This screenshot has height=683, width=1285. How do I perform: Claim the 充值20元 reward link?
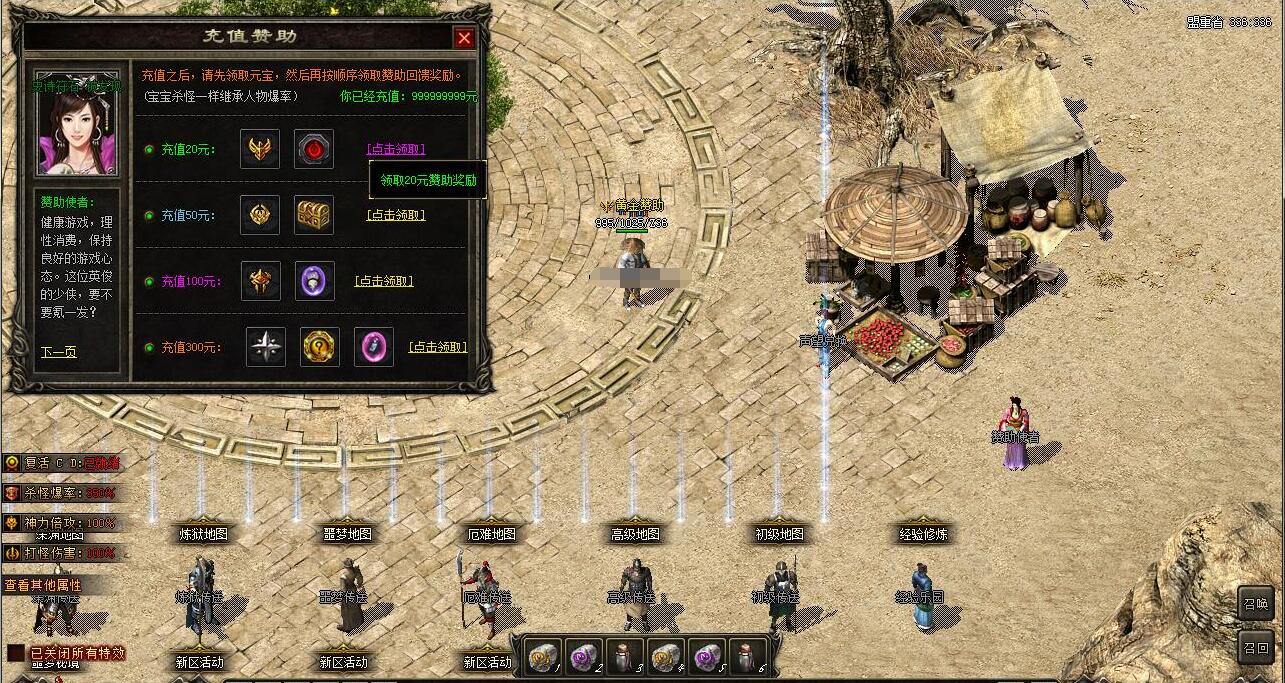point(396,149)
